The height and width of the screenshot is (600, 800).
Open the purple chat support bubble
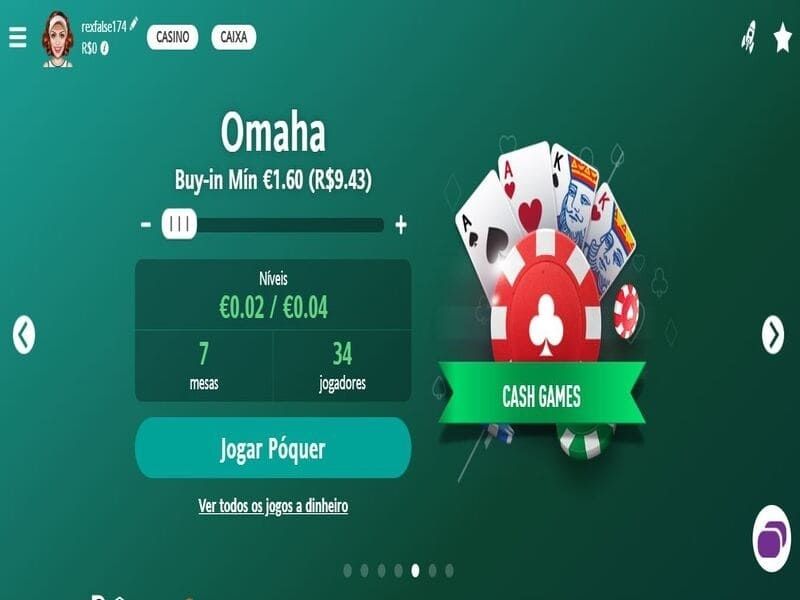click(771, 539)
